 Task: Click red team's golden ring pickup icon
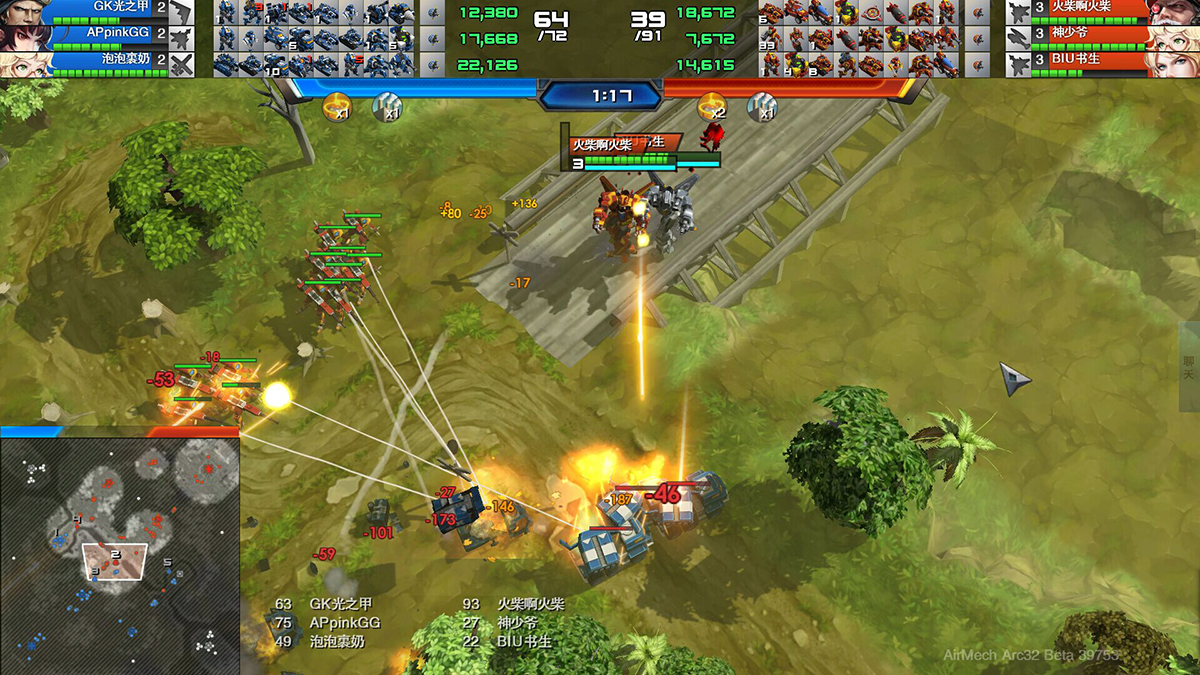click(x=712, y=105)
